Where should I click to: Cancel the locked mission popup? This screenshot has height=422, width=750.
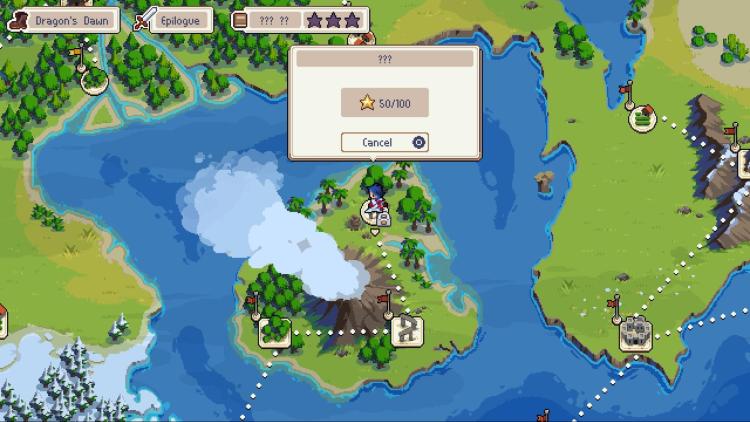pyautogui.click(x=384, y=142)
